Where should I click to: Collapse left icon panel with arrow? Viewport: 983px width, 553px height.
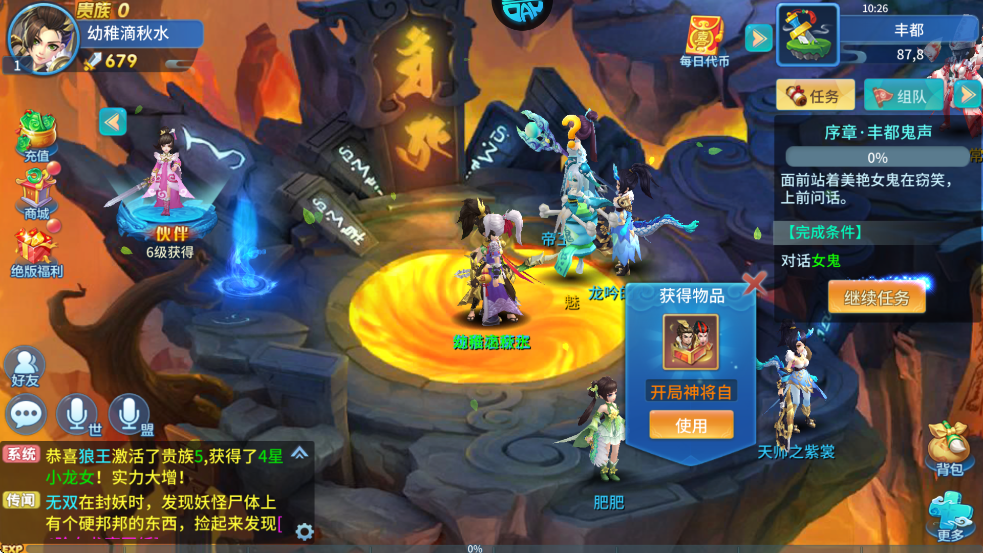(112, 121)
